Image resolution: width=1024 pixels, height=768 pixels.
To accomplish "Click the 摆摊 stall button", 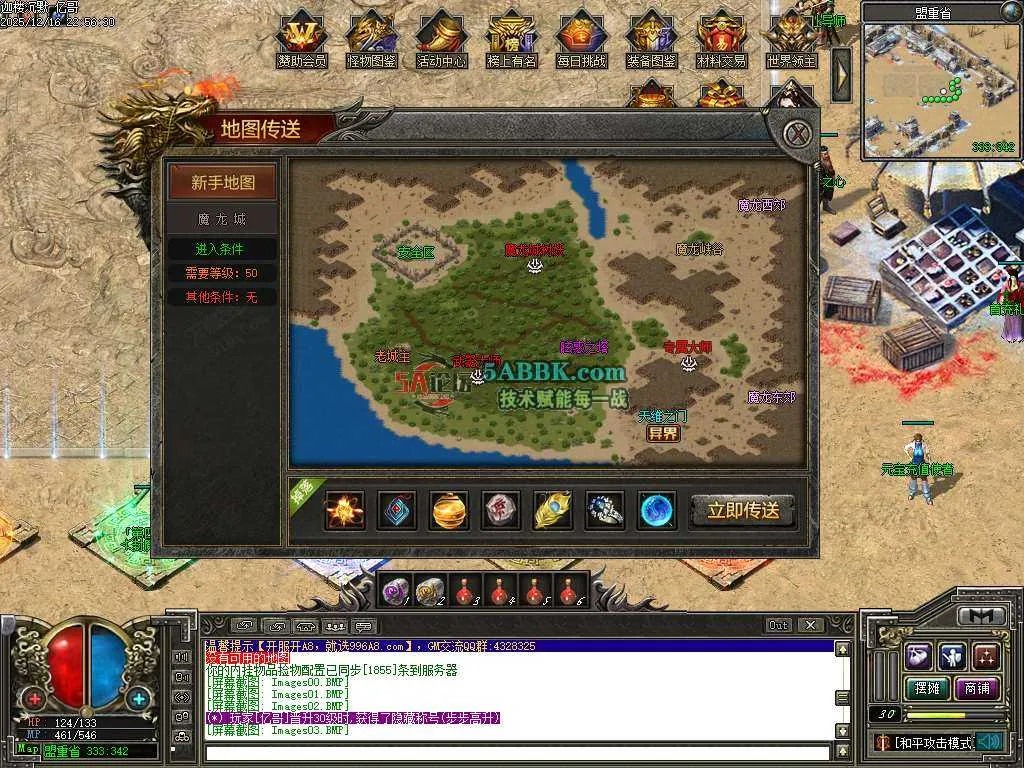I will point(926,688).
